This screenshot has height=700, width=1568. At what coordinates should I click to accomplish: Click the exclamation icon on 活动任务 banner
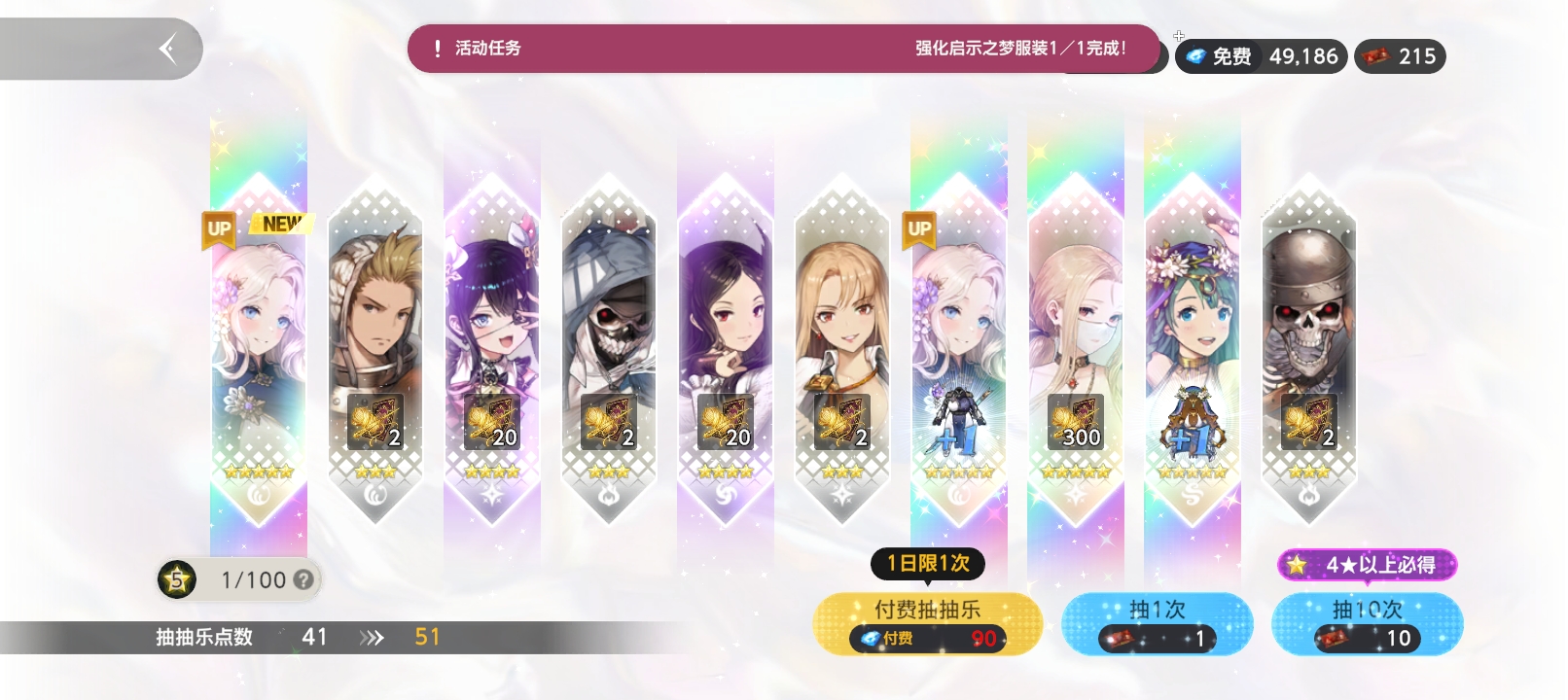click(x=440, y=45)
